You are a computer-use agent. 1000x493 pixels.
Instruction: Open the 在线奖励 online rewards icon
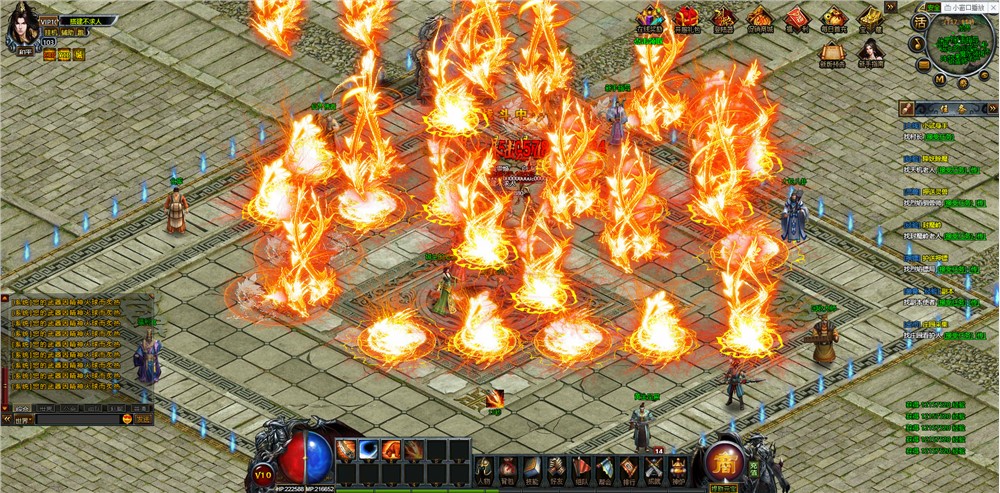click(x=650, y=18)
